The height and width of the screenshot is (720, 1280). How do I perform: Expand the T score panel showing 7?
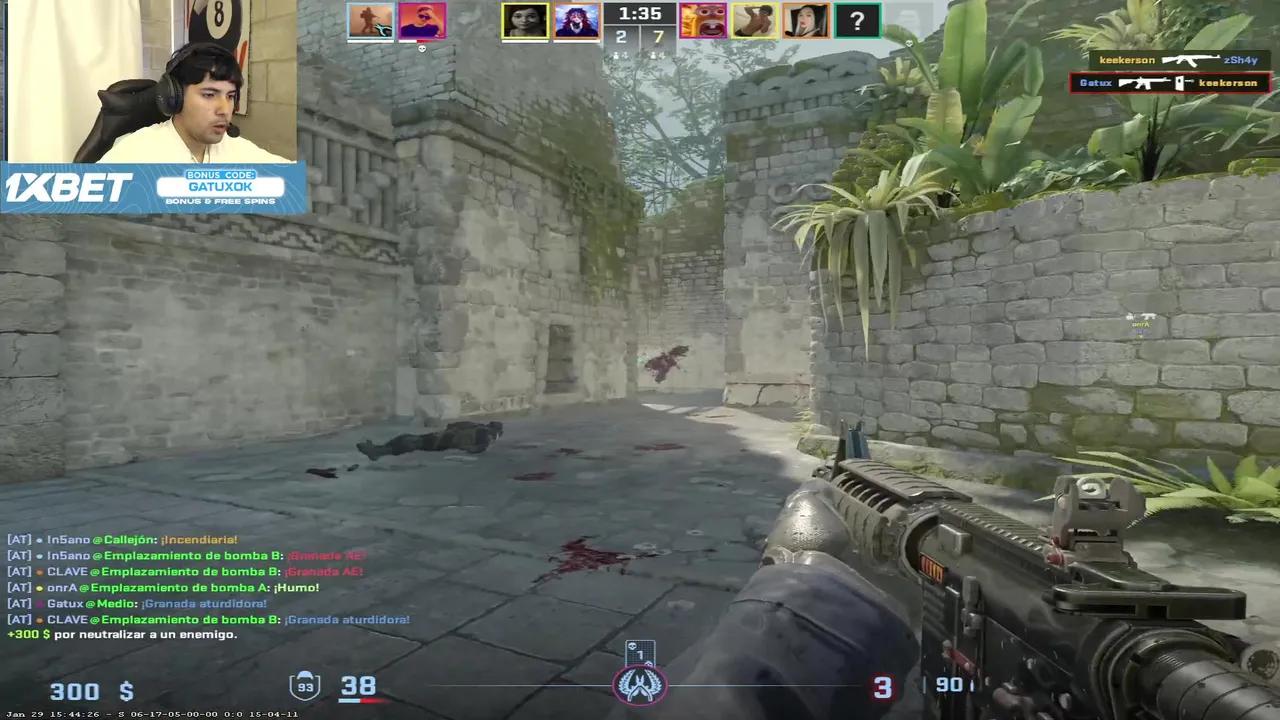(x=658, y=37)
